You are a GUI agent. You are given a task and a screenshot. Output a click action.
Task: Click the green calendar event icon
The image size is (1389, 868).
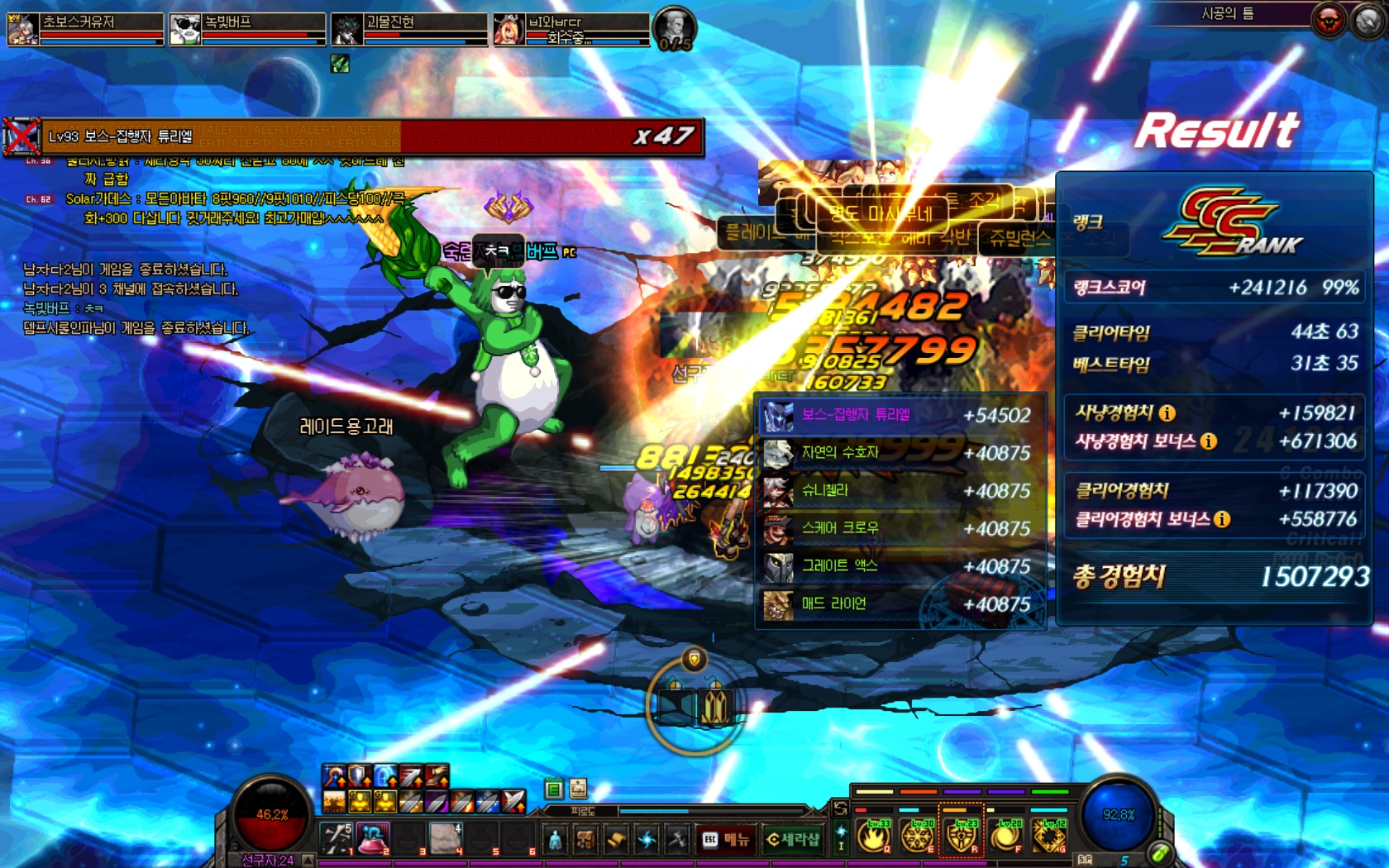554,789
